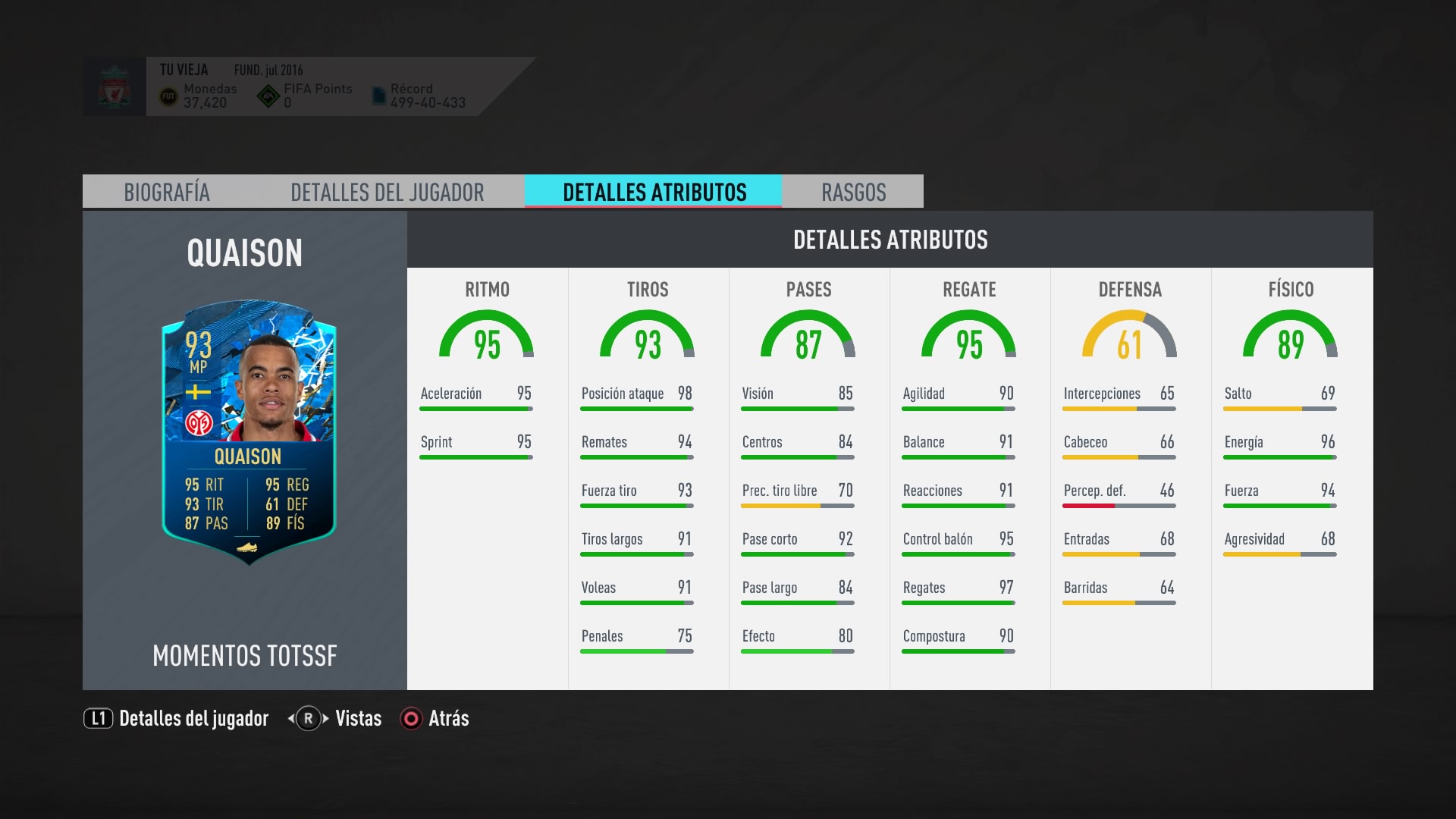Open the BIOGRAFÍA tab
The height and width of the screenshot is (819, 1456).
167,192
